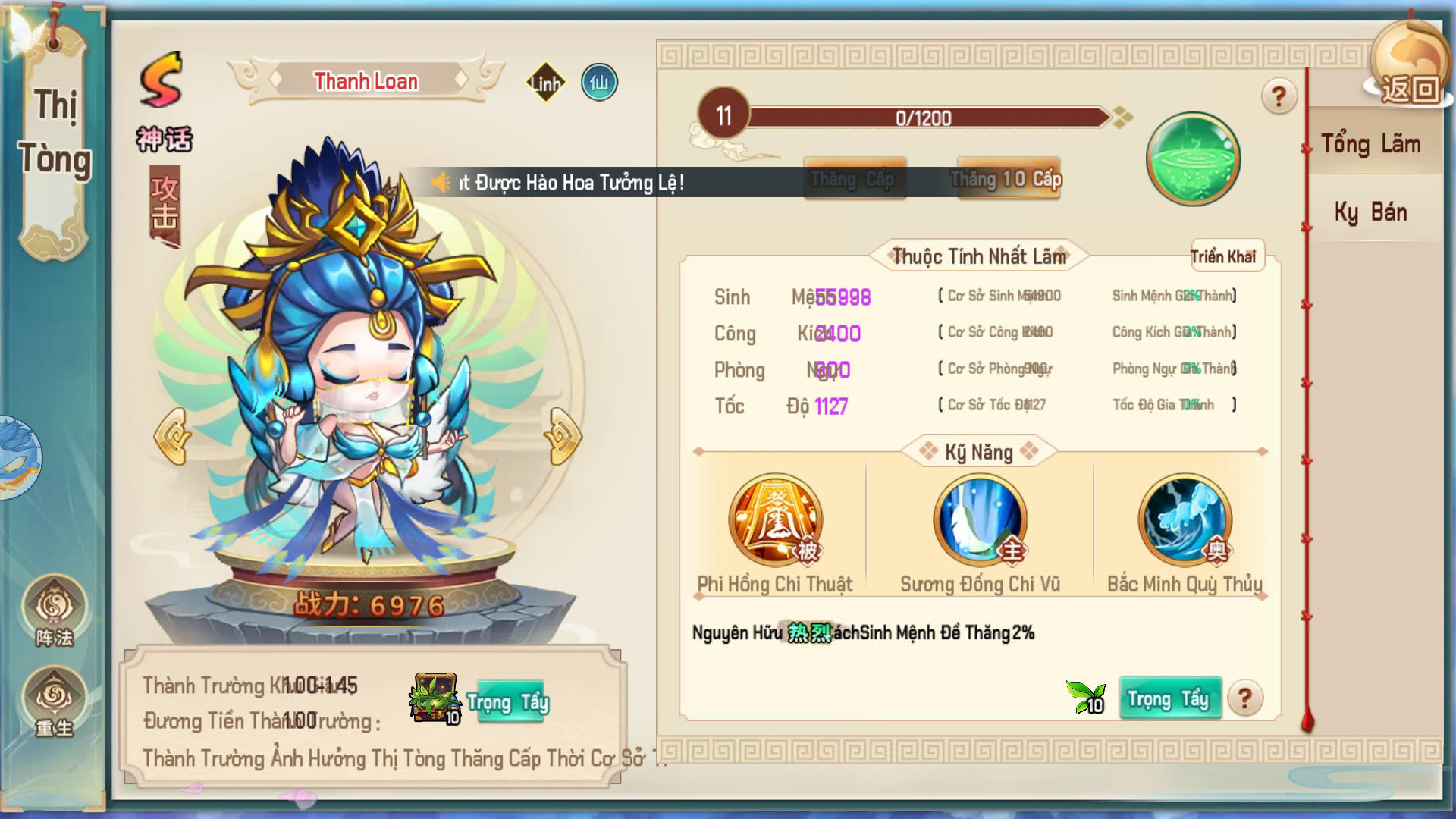Select the Sương Đống Chi Vũ skill
The image size is (1456, 819).
pos(980,520)
